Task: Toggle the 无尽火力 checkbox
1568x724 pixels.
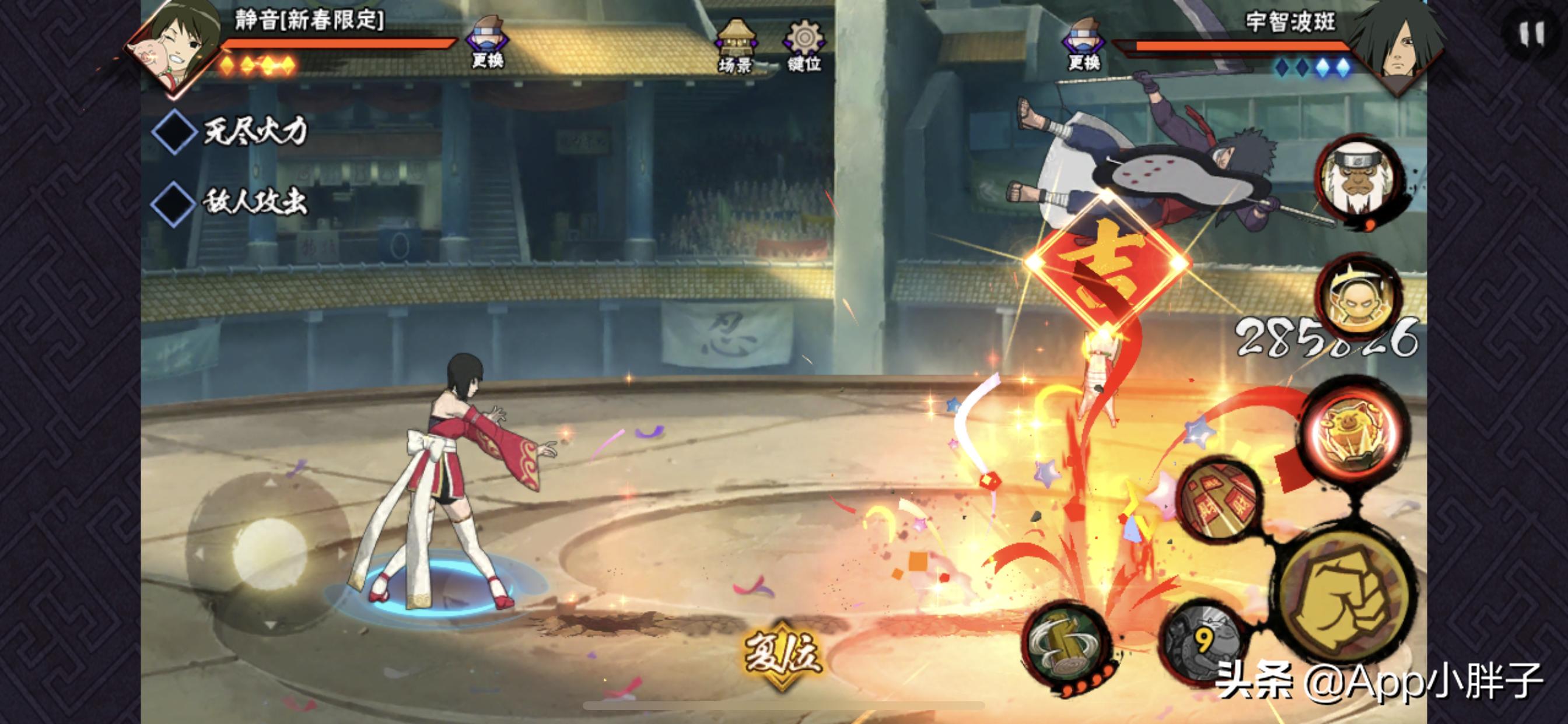Action: pyautogui.click(x=174, y=132)
